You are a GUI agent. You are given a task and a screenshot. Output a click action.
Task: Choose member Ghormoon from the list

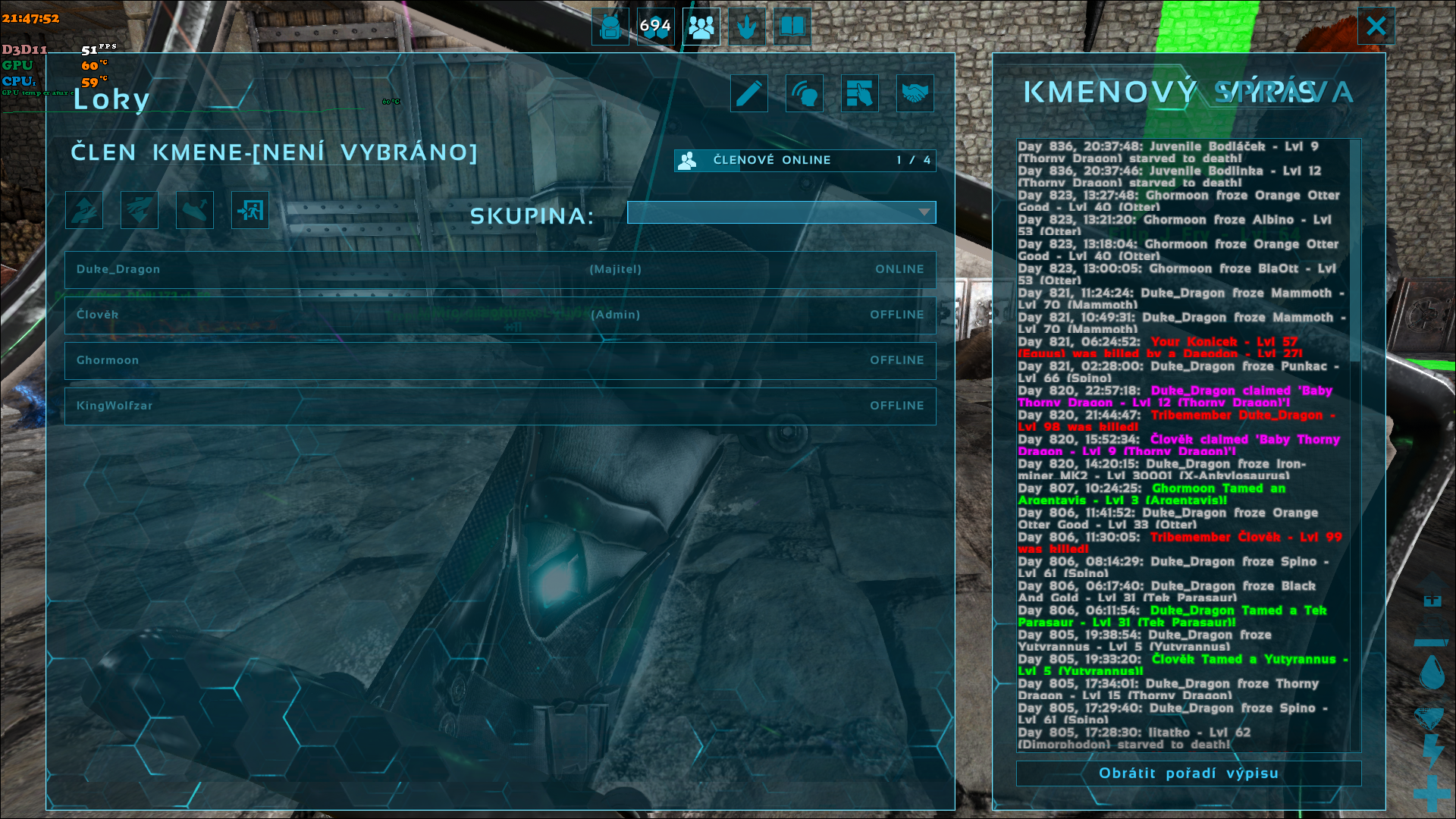coord(500,360)
